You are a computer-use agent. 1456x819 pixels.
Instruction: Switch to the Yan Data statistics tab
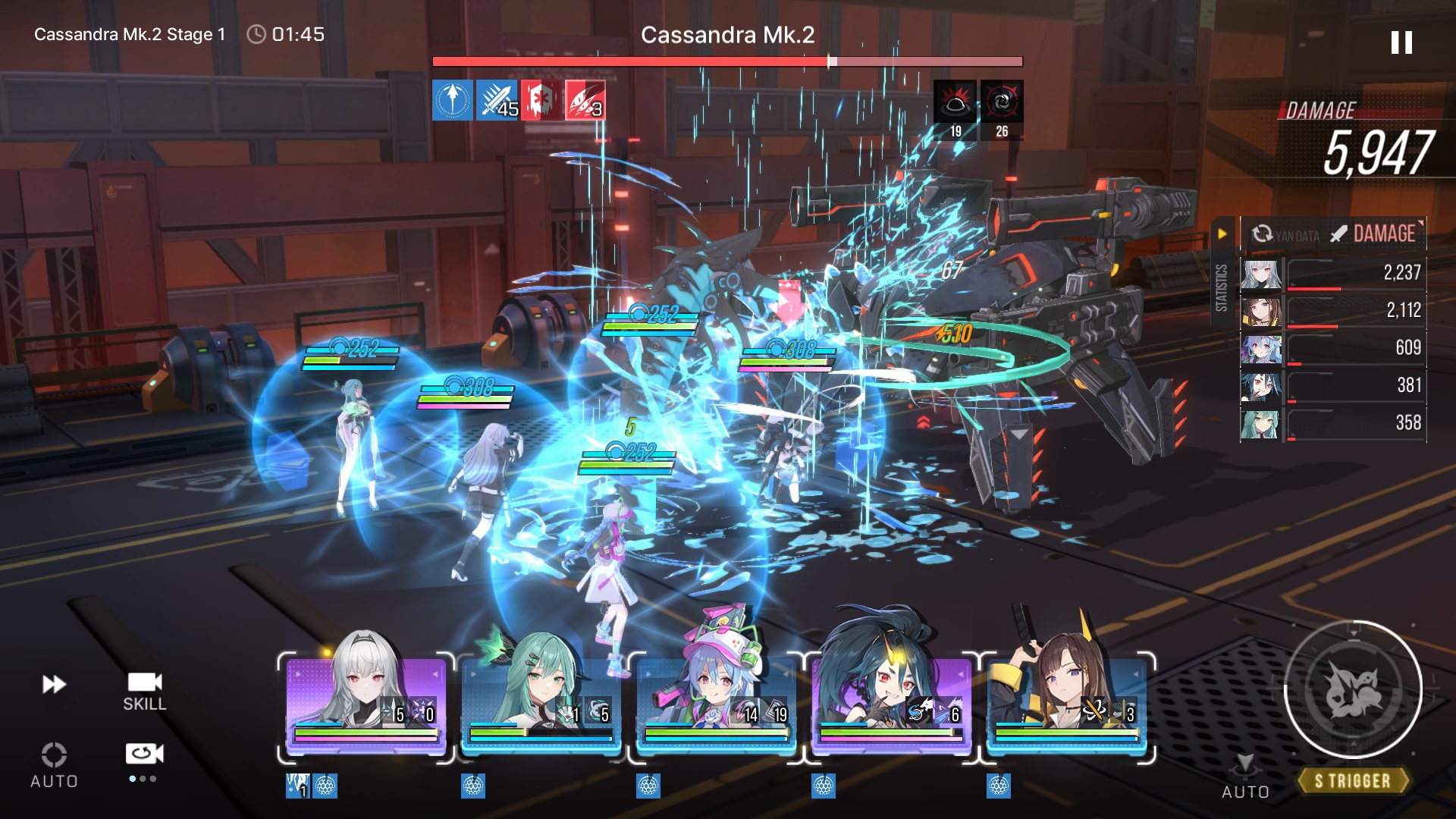click(x=1285, y=235)
